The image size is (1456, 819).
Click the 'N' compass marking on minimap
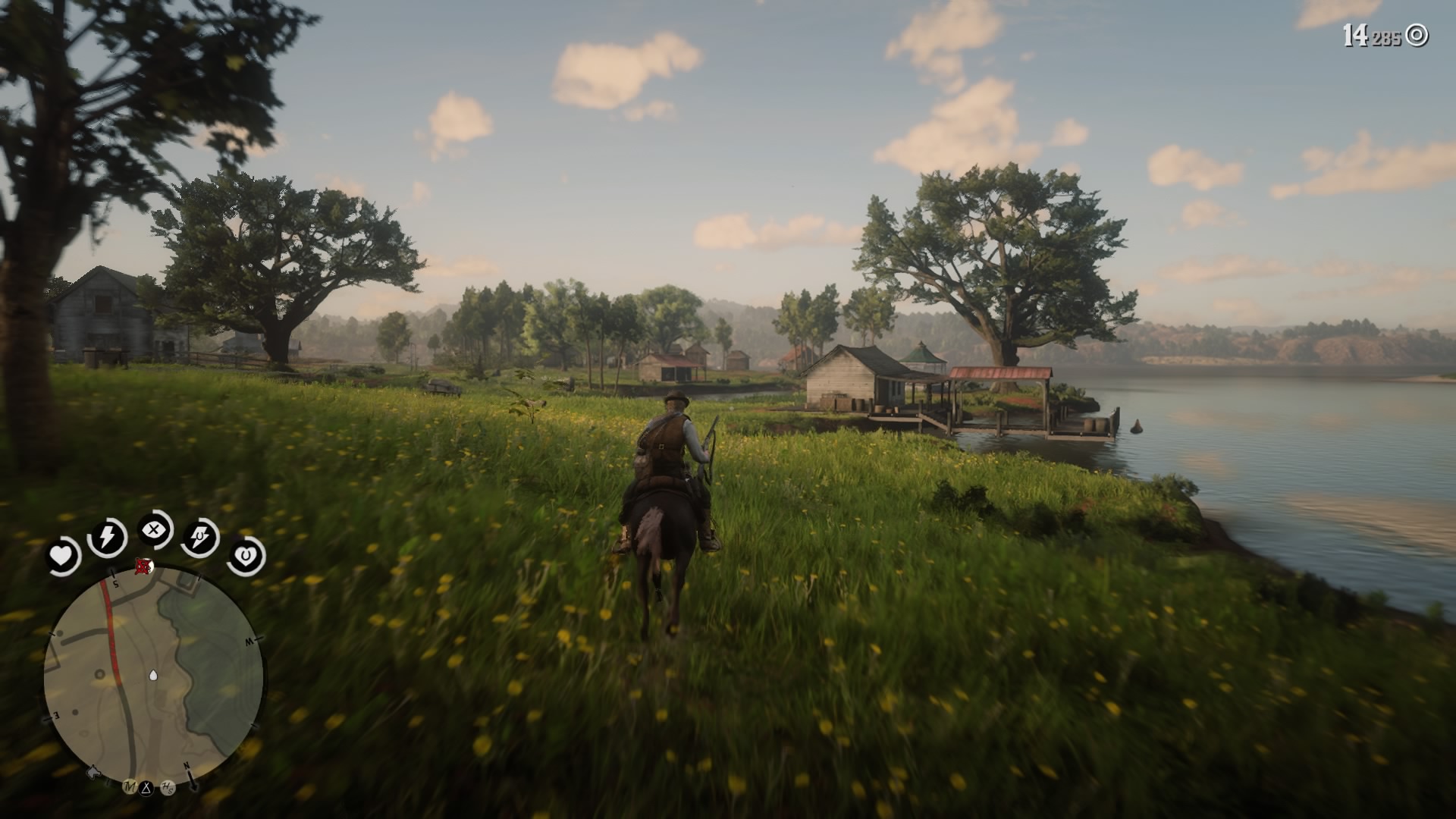[x=185, y=765]
